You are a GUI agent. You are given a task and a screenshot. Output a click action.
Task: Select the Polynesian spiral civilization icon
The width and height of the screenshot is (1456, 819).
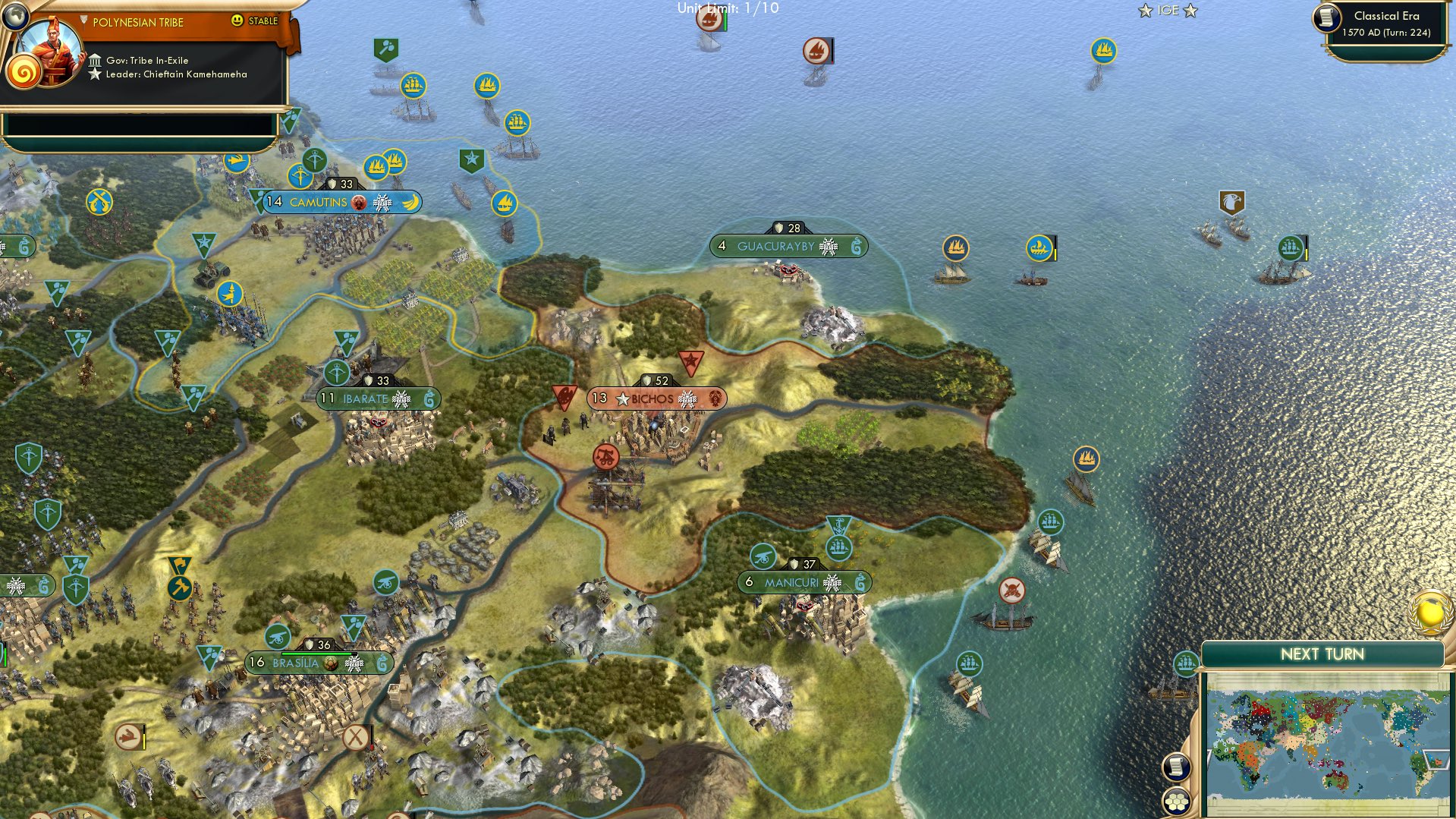(25, 72)
